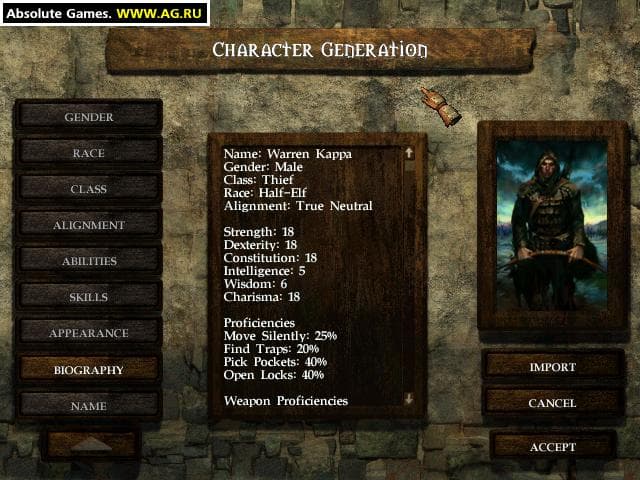Viewport: 640px width, 480px height.
Task: Open the Skills section
Action: tap(89, 297)
